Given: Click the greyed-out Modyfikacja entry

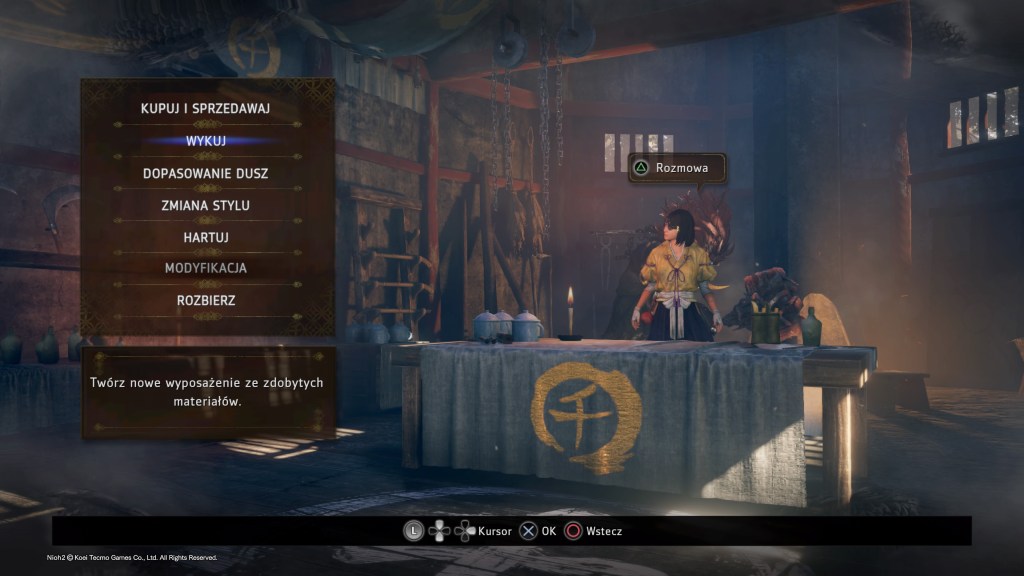Looking at the screenshot, I should tap(206, 268).
